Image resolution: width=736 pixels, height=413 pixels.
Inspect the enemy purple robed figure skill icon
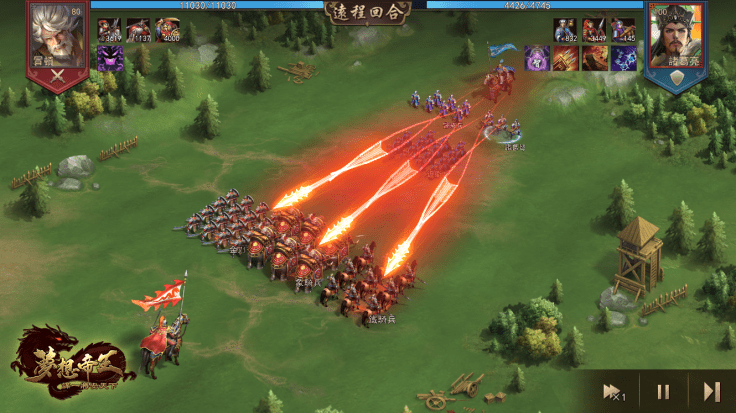538,58
